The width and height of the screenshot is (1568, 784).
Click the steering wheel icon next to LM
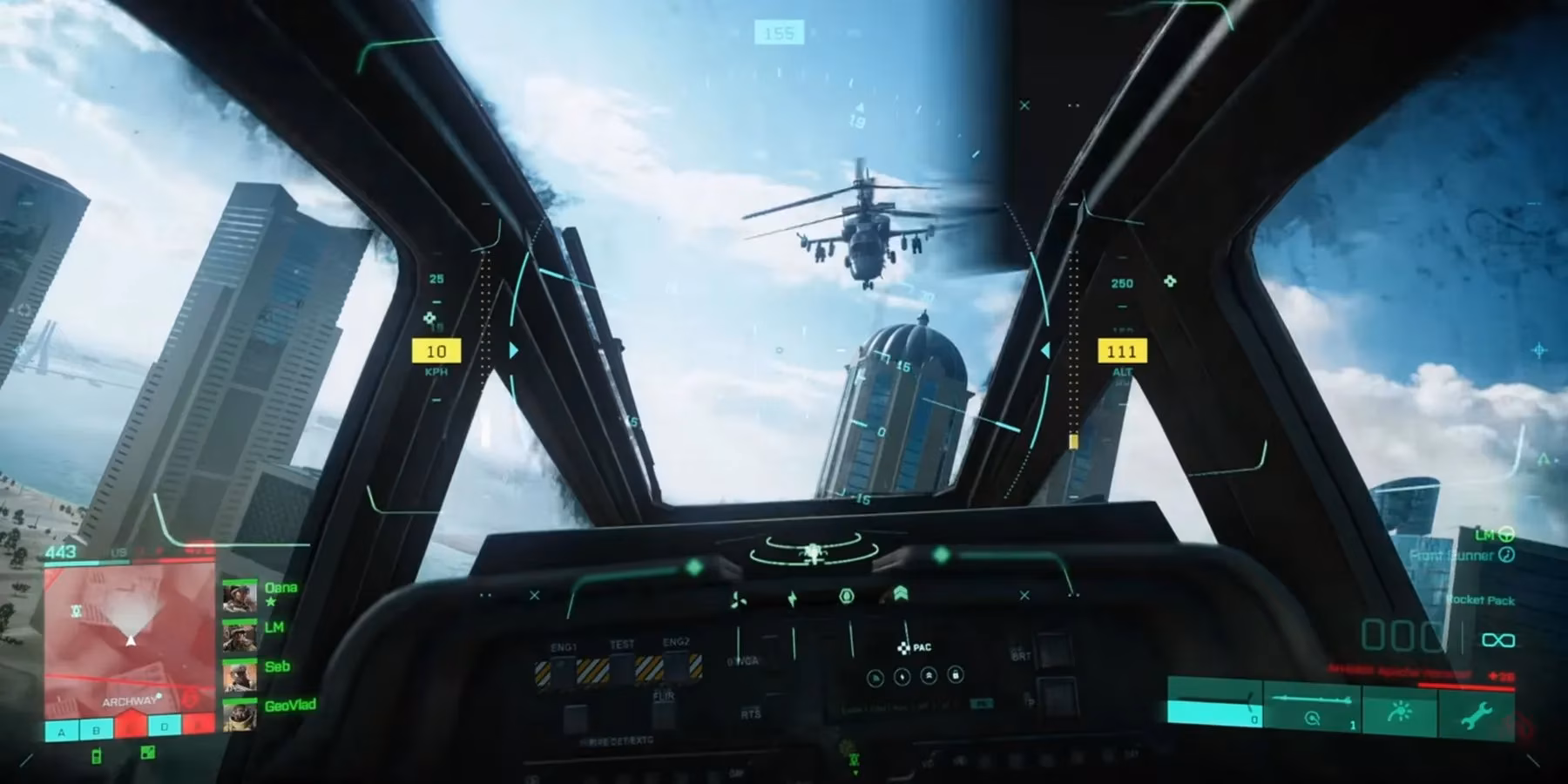click(1506, 535)
